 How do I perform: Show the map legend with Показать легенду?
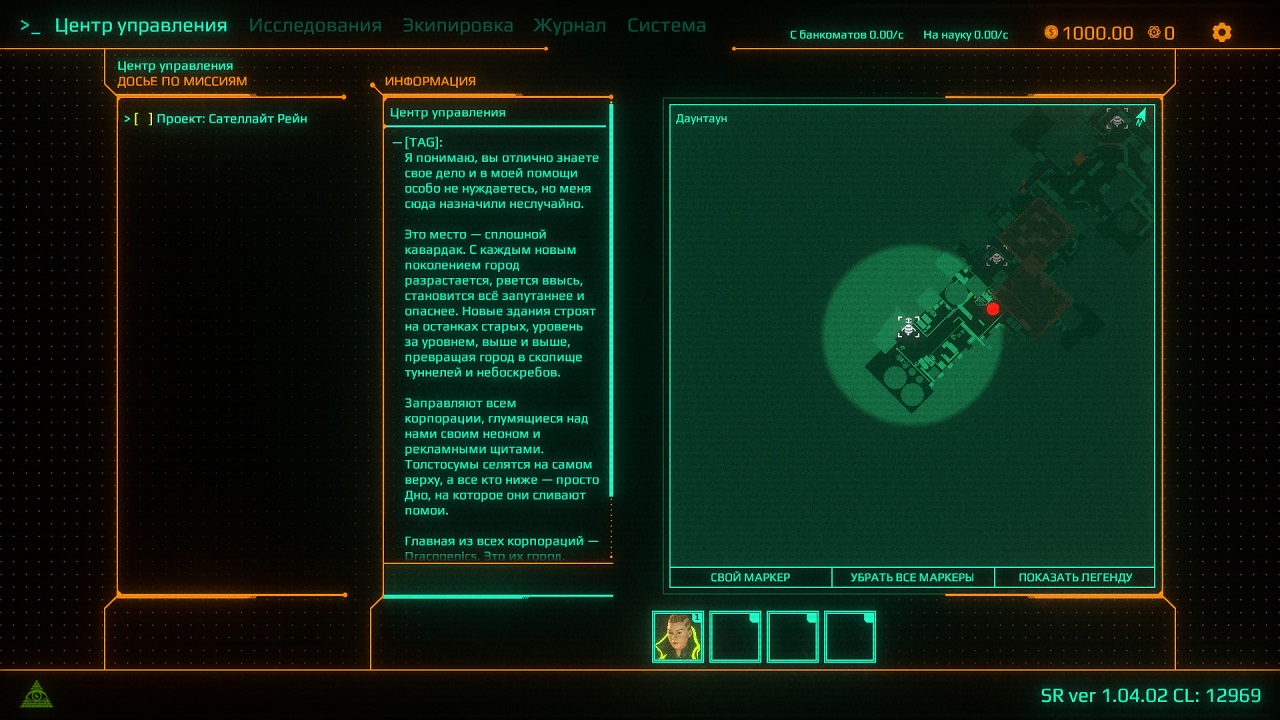click(1075, 577)
